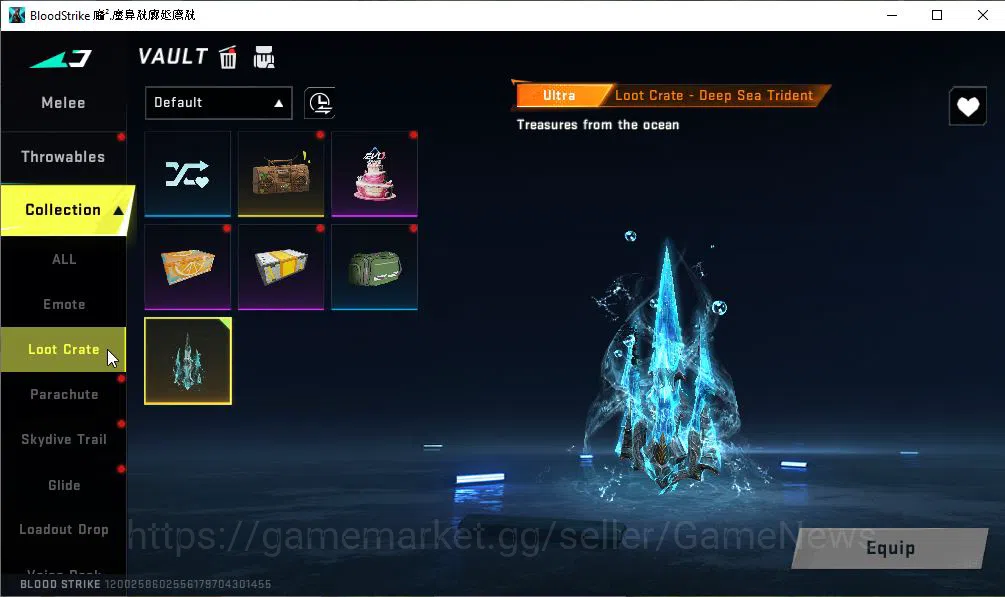Viewport: 1005px width, 597px height.
Task: View the Skydive Trail subcategory
Action: (x=63, y=439)
